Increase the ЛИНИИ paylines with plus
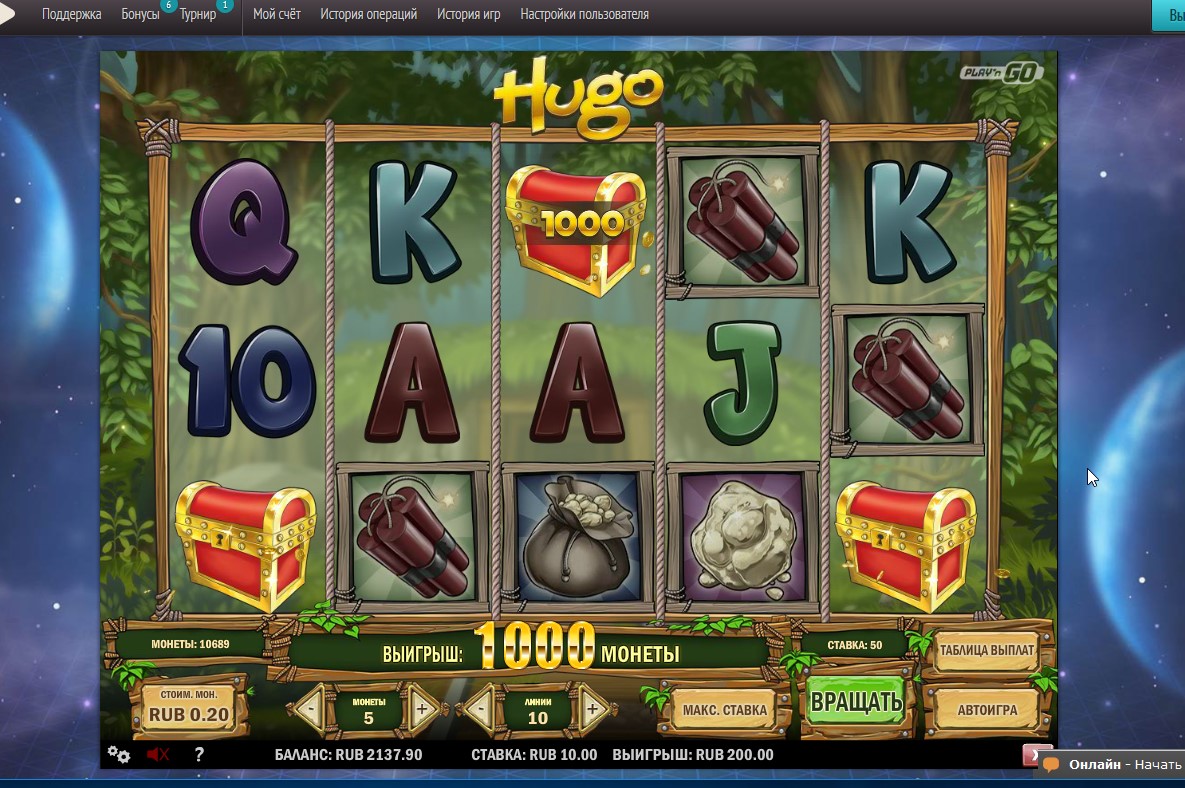Viewport: 1185px width, 788px height. coord(592,709)
